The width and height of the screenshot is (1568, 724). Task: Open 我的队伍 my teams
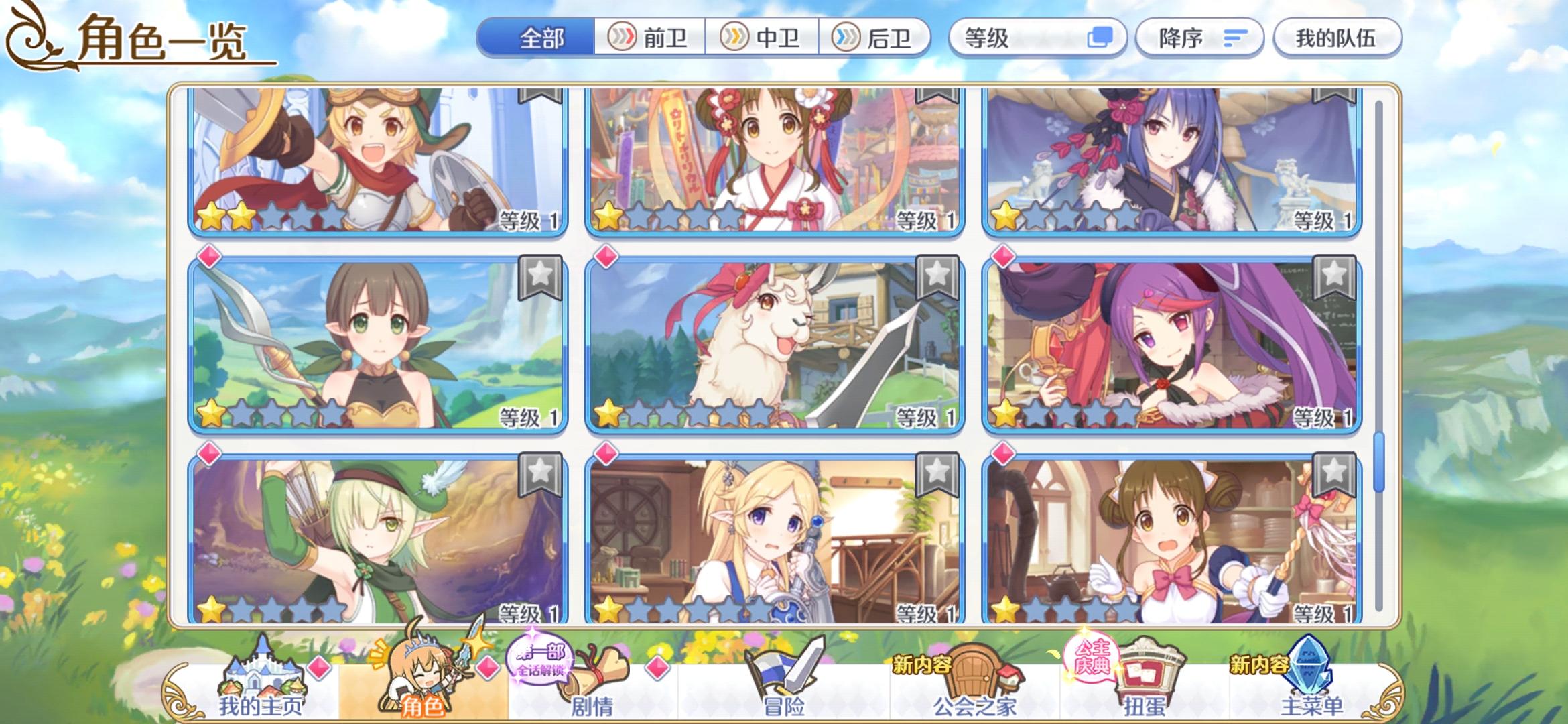pos(1337,38)
